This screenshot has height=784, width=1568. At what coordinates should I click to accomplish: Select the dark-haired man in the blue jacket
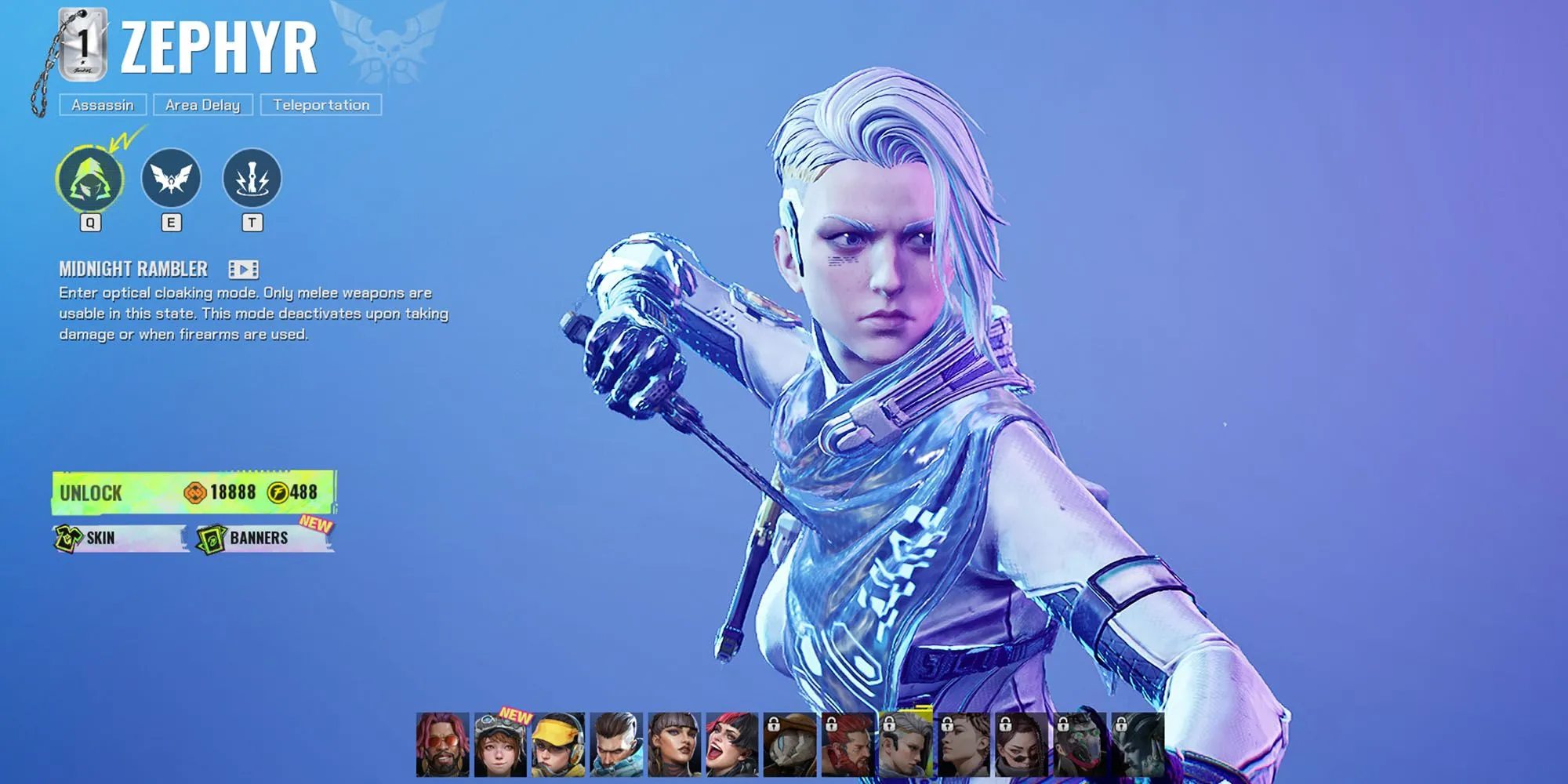(616, 744)
